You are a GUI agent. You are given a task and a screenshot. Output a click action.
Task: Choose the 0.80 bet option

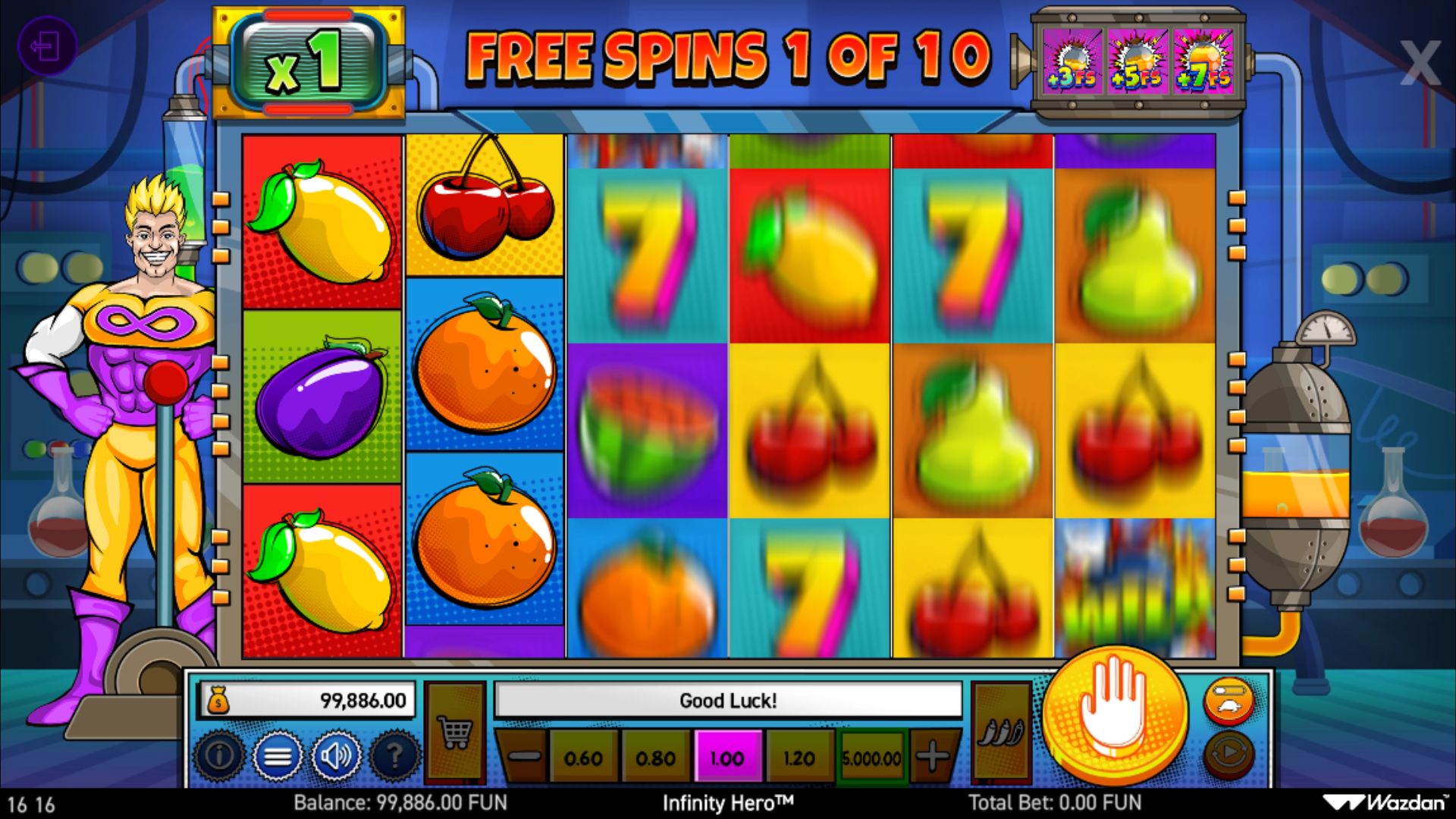655,757
